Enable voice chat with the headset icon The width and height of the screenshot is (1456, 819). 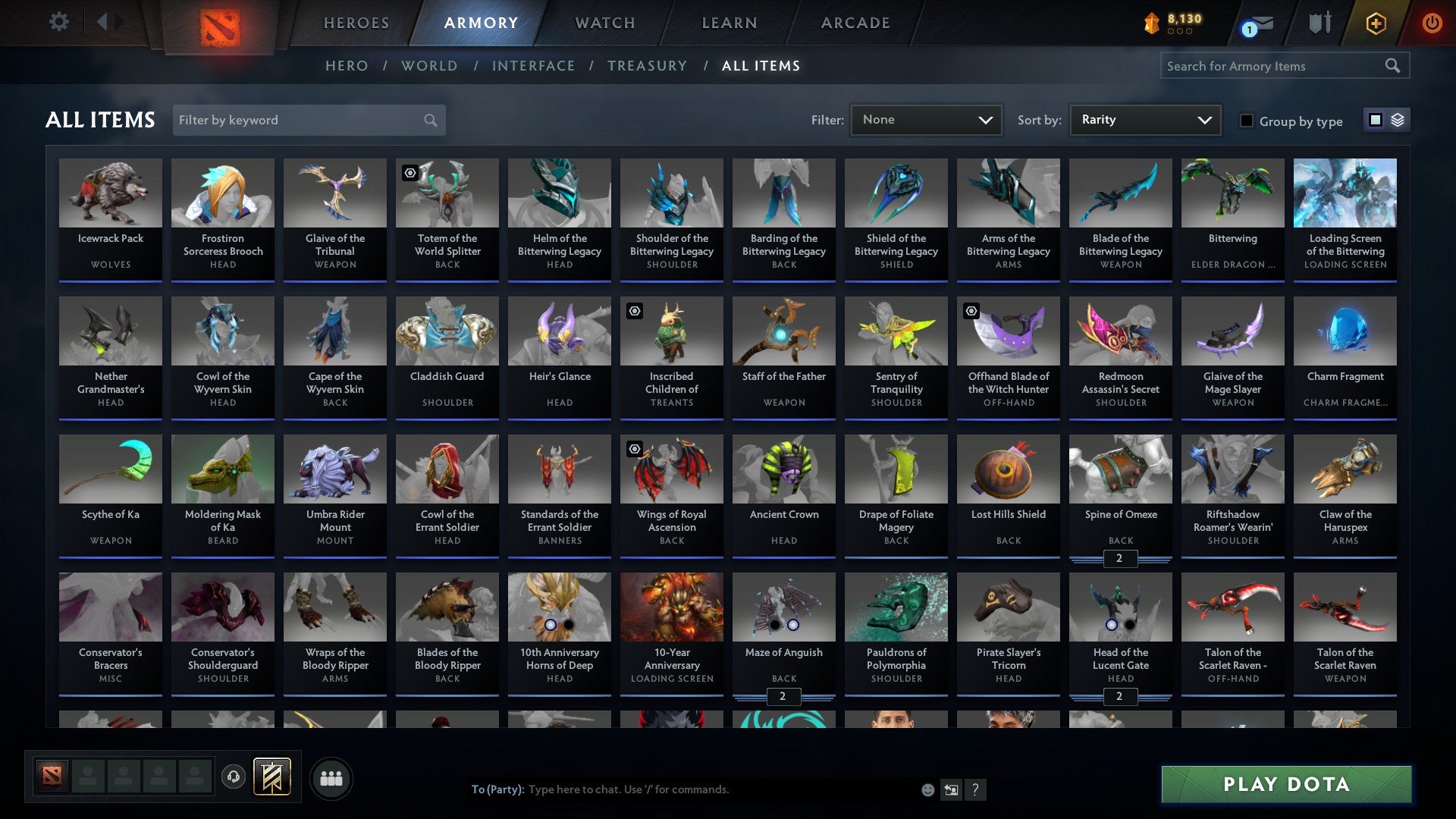234,777
